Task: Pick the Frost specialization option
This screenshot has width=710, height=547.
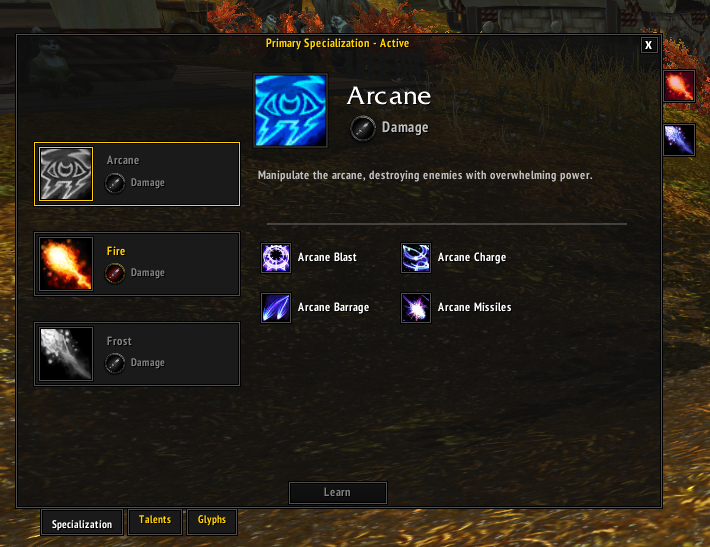Action: (x=137, y=354)
